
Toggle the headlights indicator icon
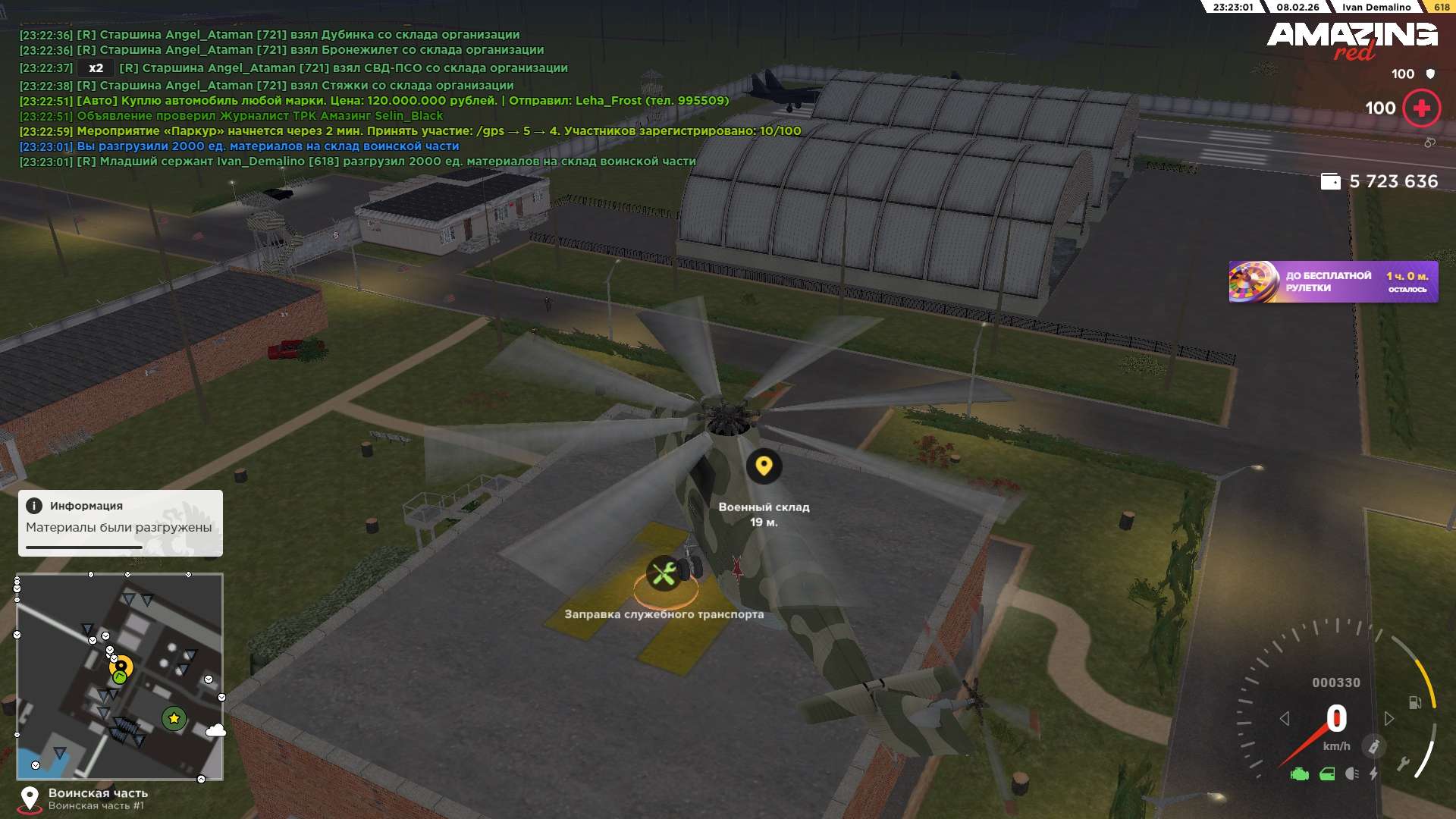1351,773
